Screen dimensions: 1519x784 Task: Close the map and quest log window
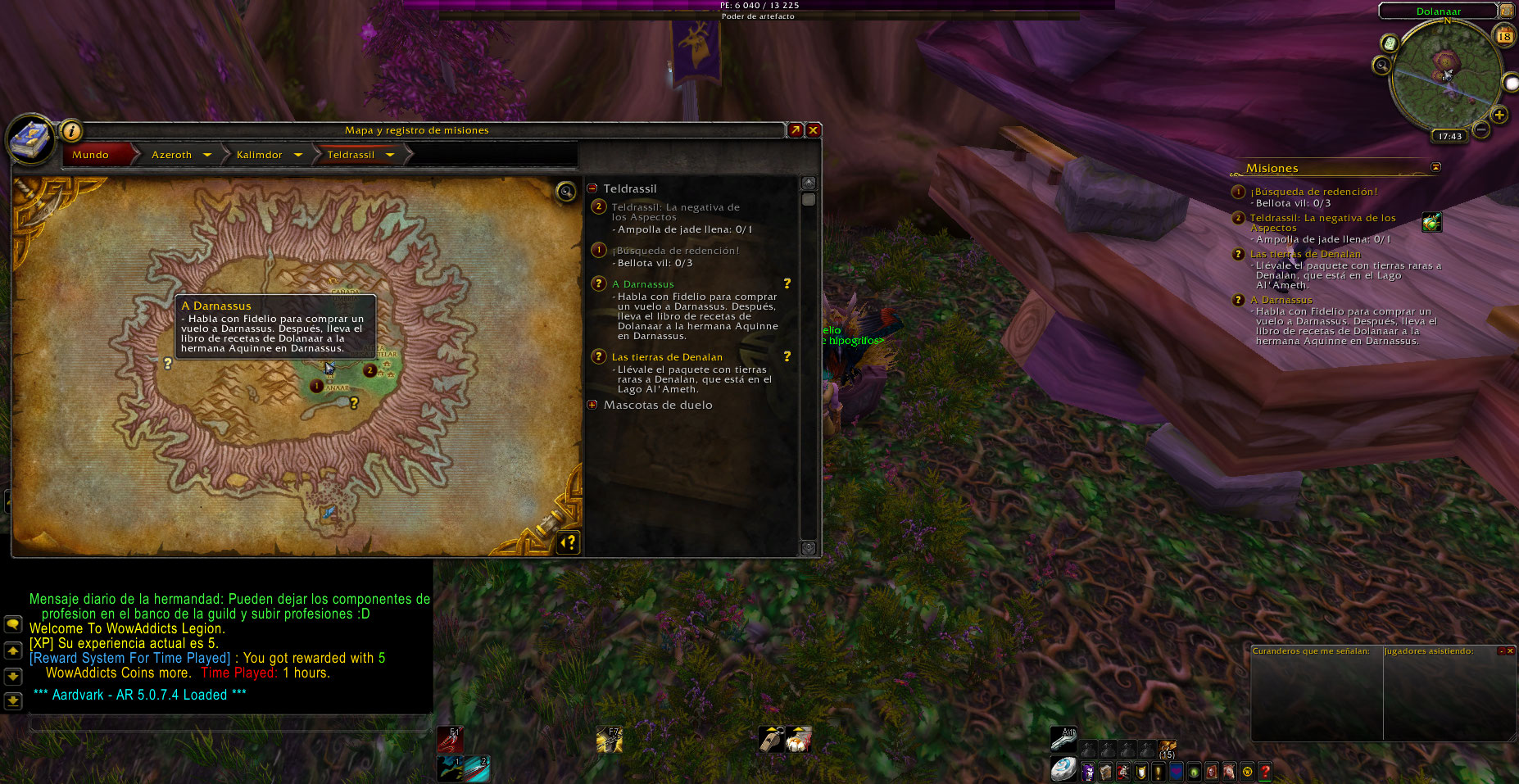[814, 130]
